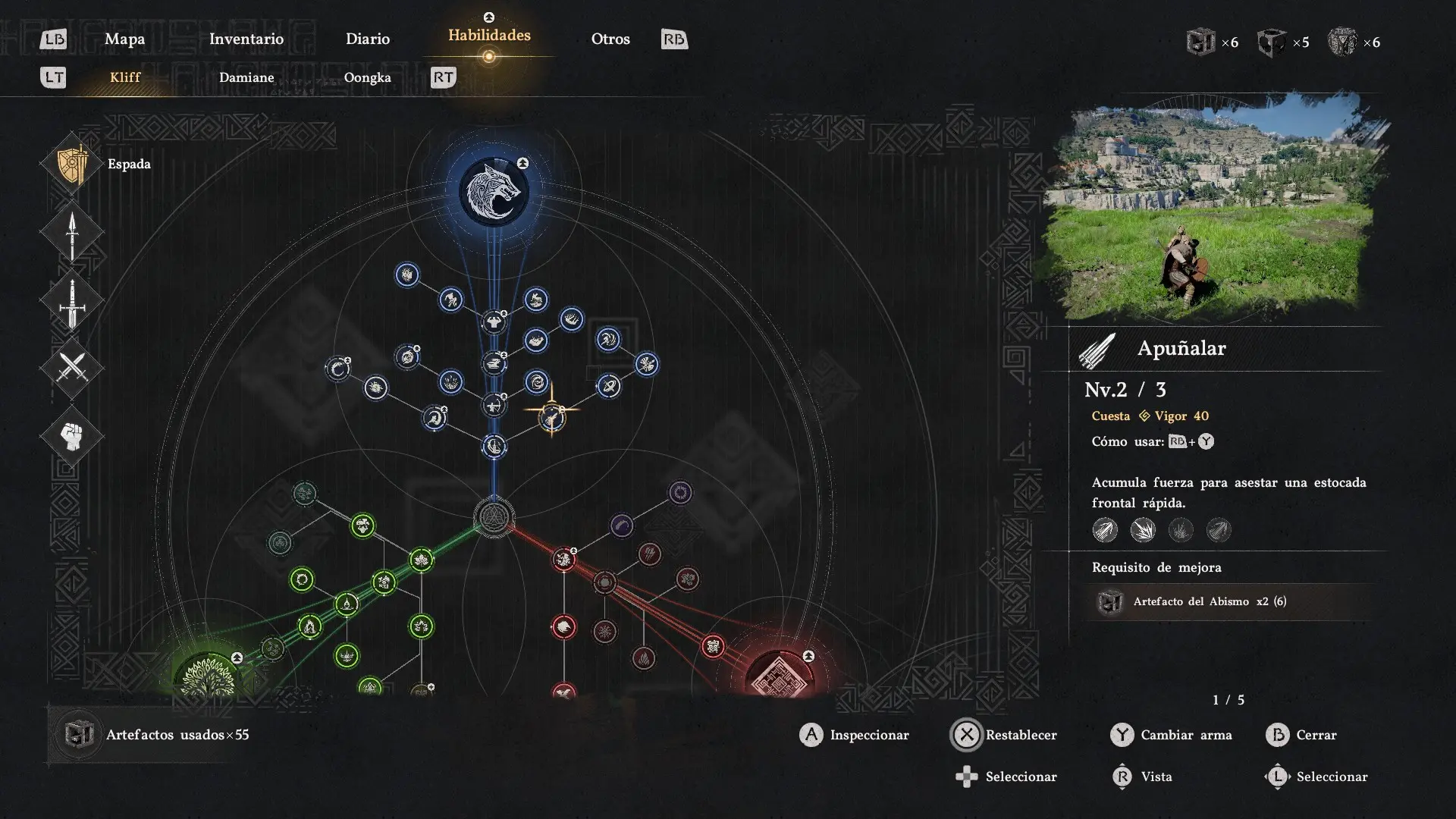The width and height of the screenshot is (1456, 819).
Task: Select the blue wolf head skill node
Action: click(x=494, y=191)
